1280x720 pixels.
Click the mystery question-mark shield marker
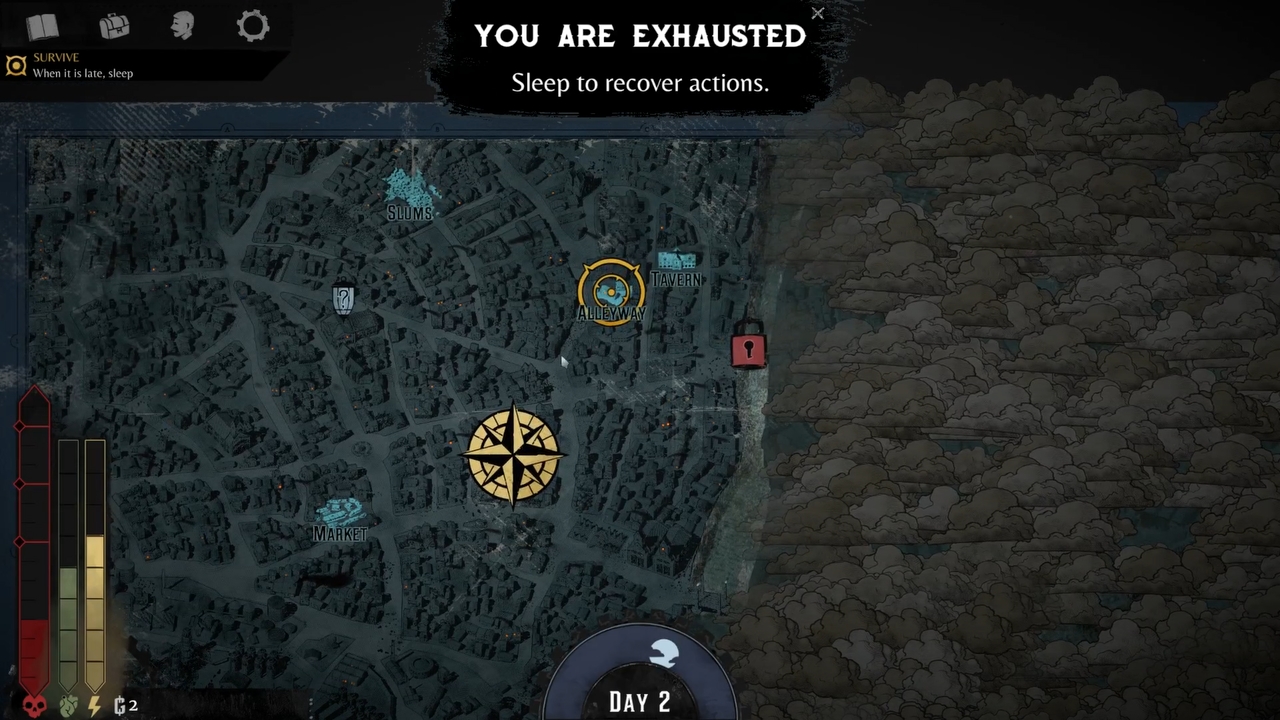coord(344,297)
